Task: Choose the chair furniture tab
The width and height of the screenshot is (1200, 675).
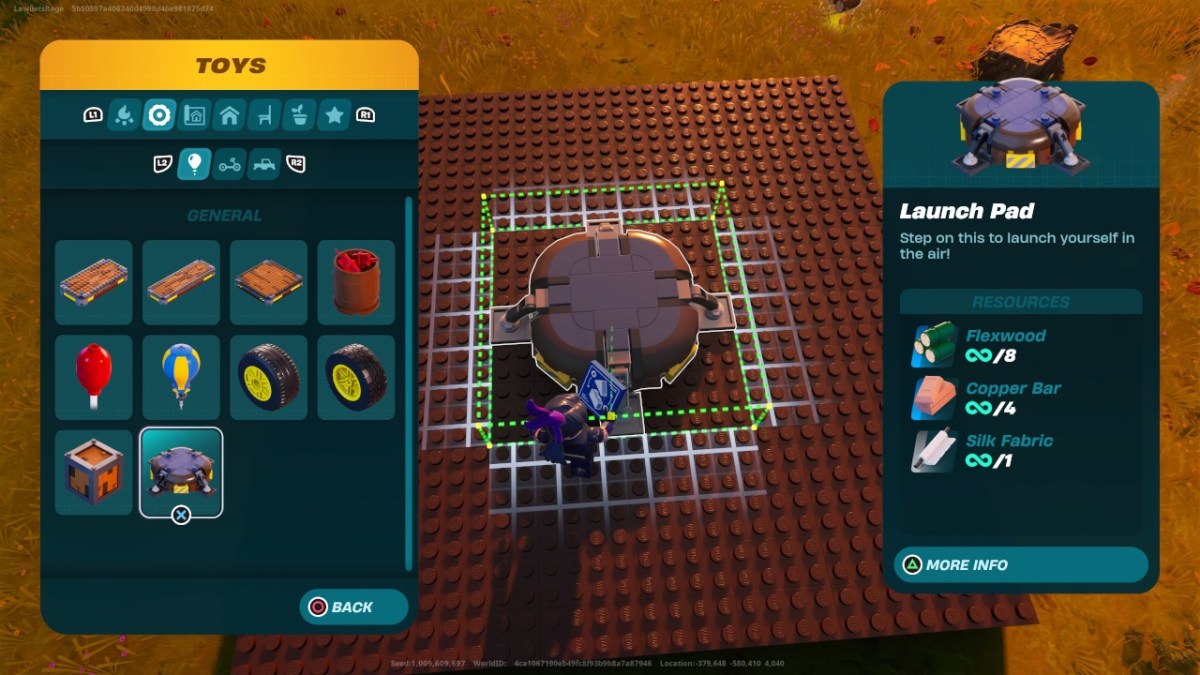Action: (x=264, y=115)
